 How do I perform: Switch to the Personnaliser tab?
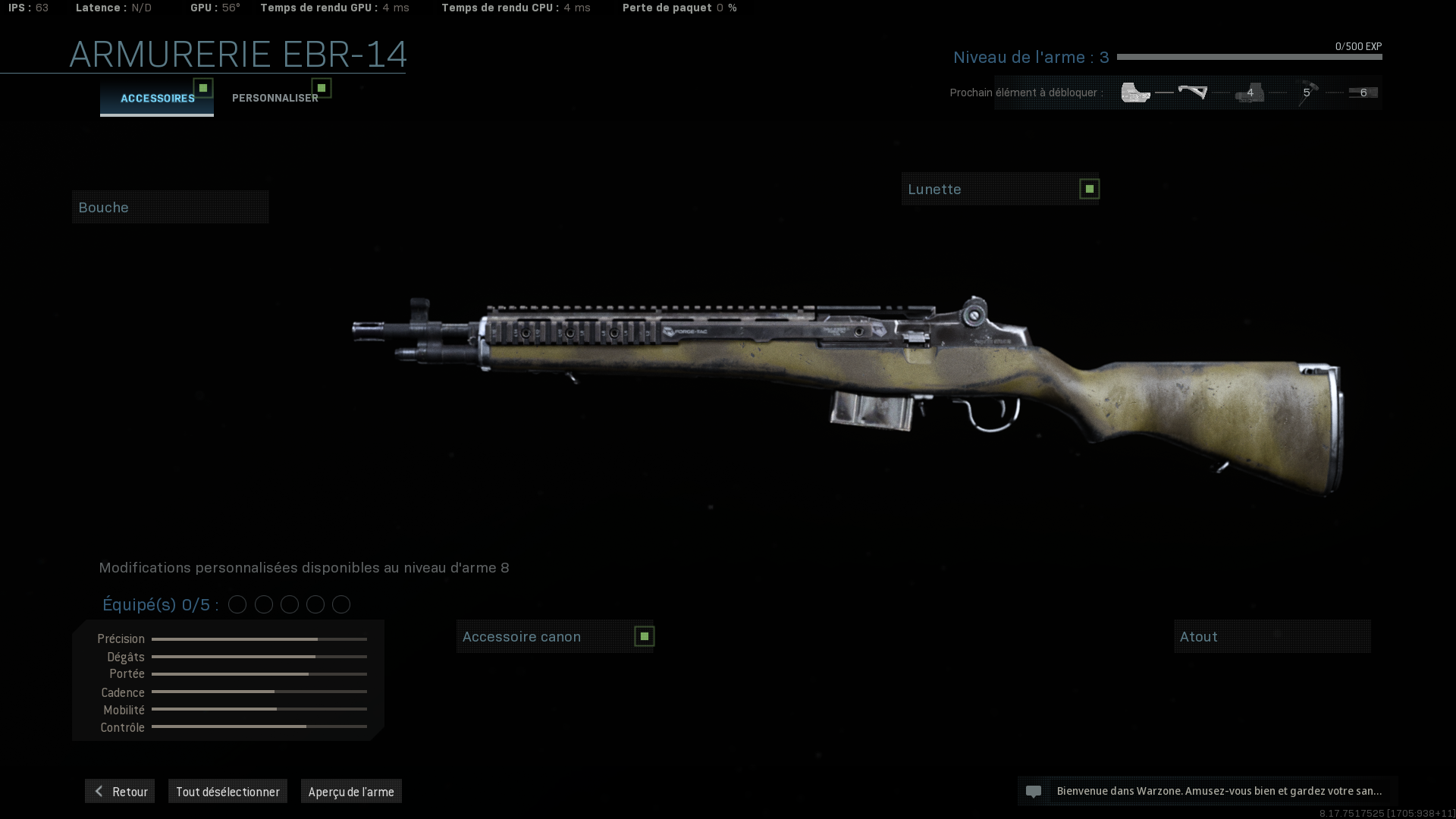[275, 97]
